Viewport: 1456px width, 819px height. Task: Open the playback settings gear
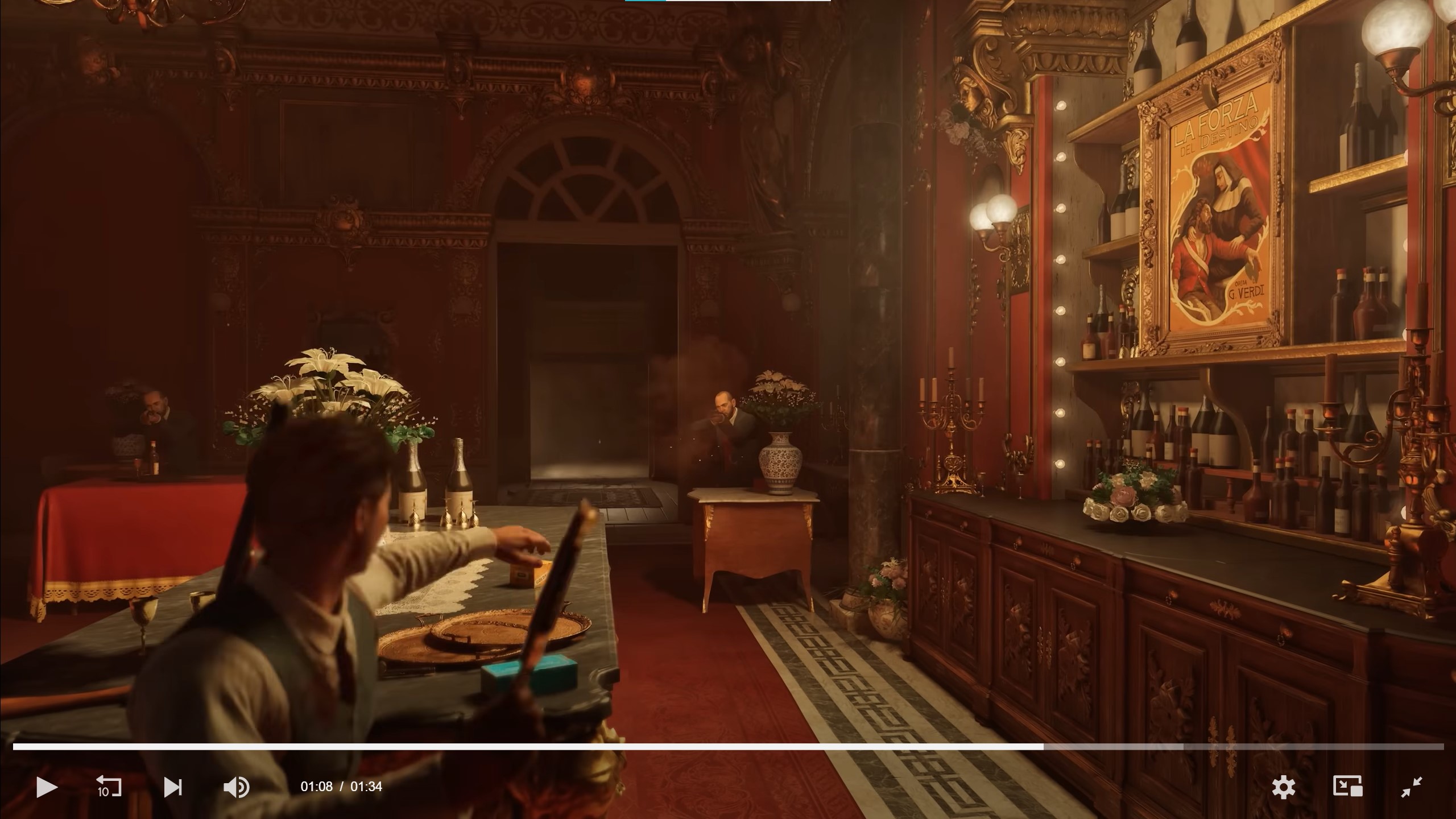pyautogui.click(x=1284, y=787)
